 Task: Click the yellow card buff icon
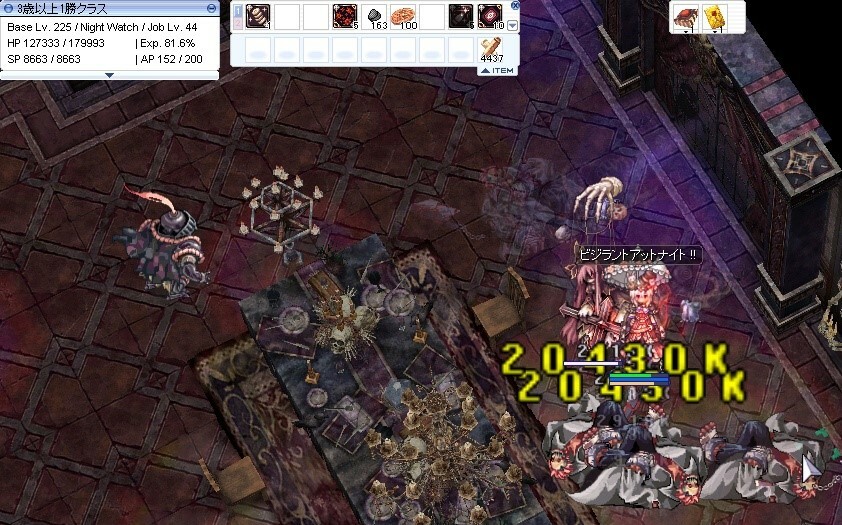click(x=714, y=17)
